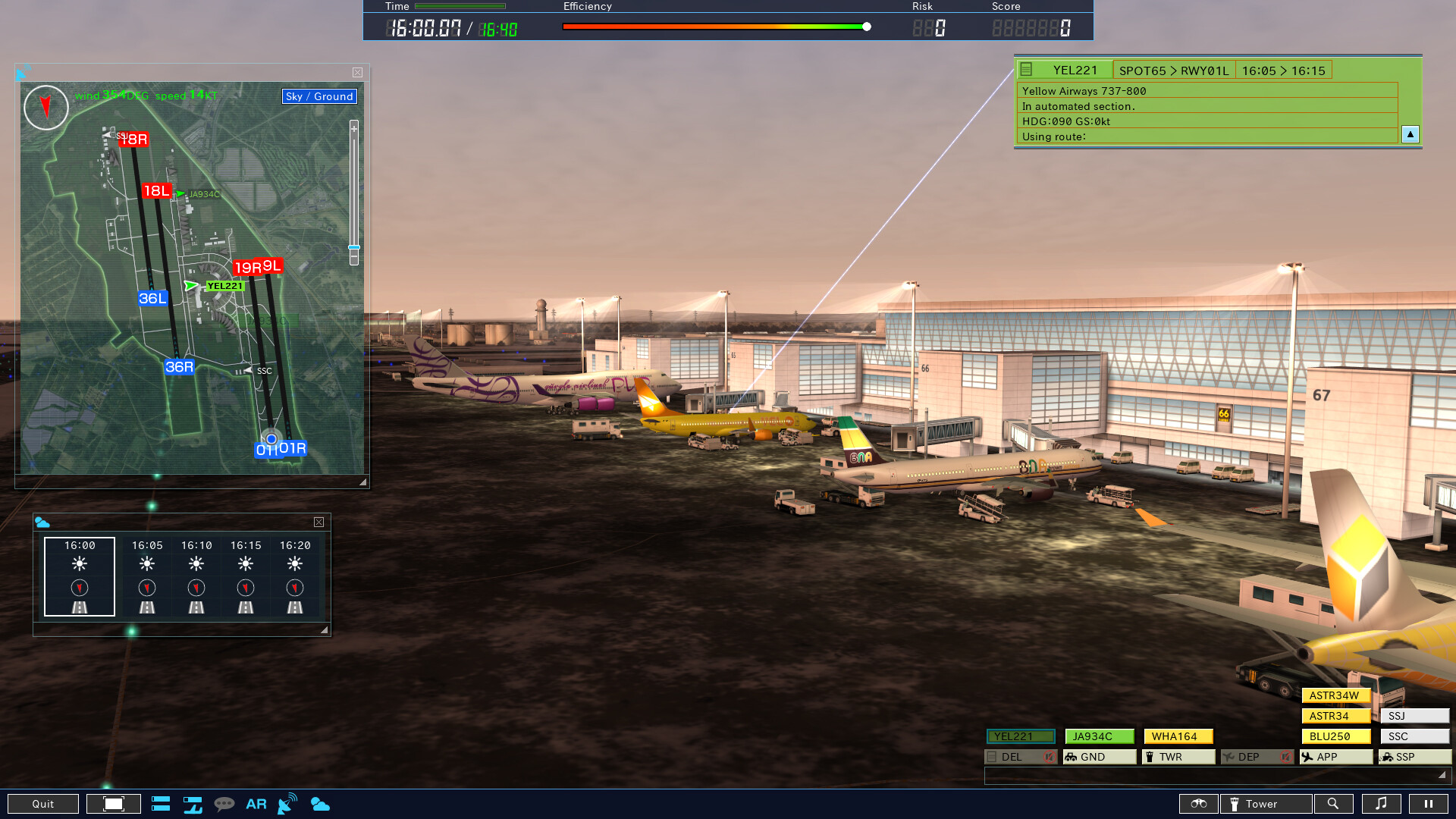This screenshot has width=1456, height=819.
Task: Expand the flight strip message bar arrow
Action: click(x=1442, y=776)
